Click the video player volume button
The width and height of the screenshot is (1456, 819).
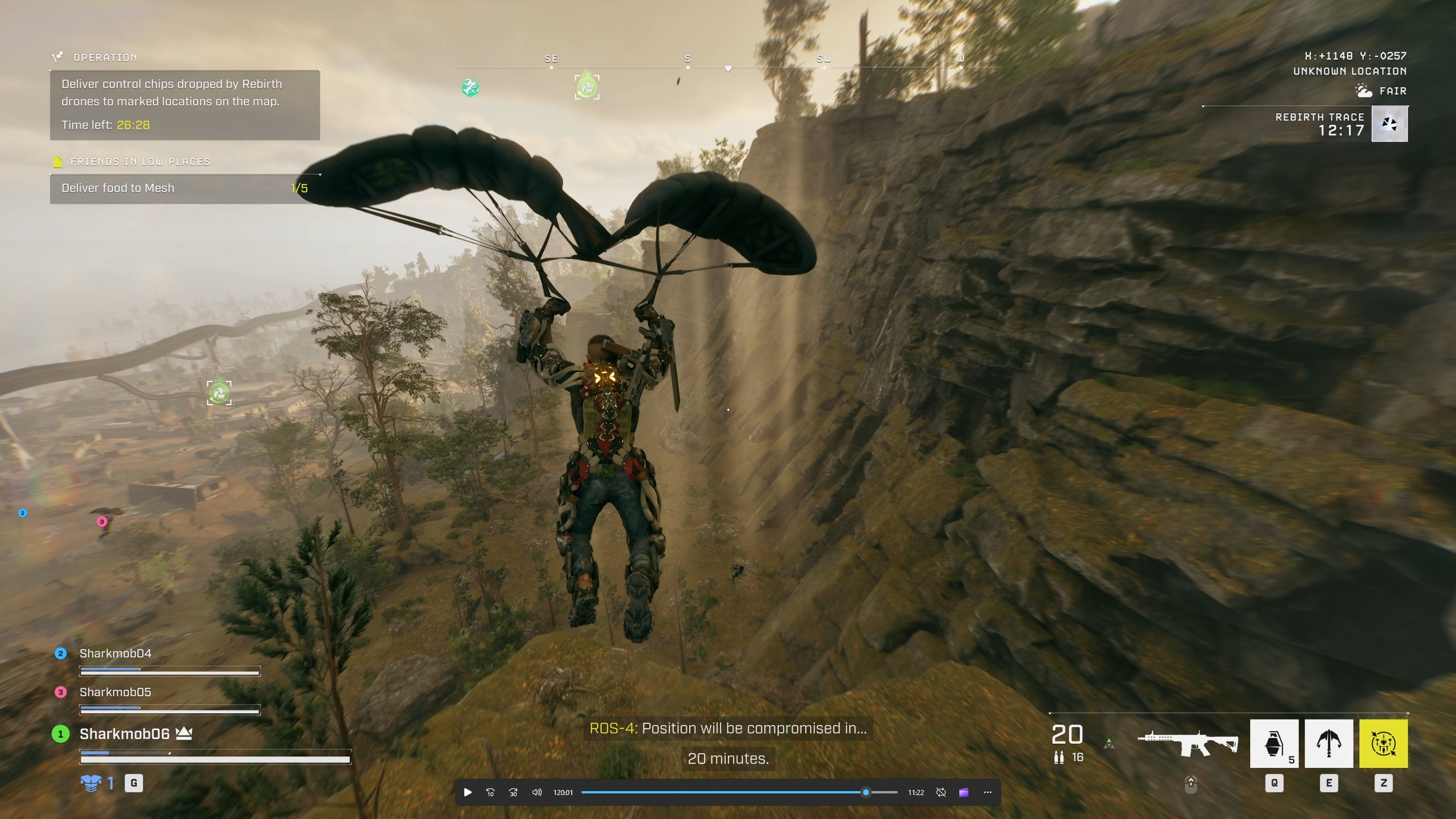537,792
